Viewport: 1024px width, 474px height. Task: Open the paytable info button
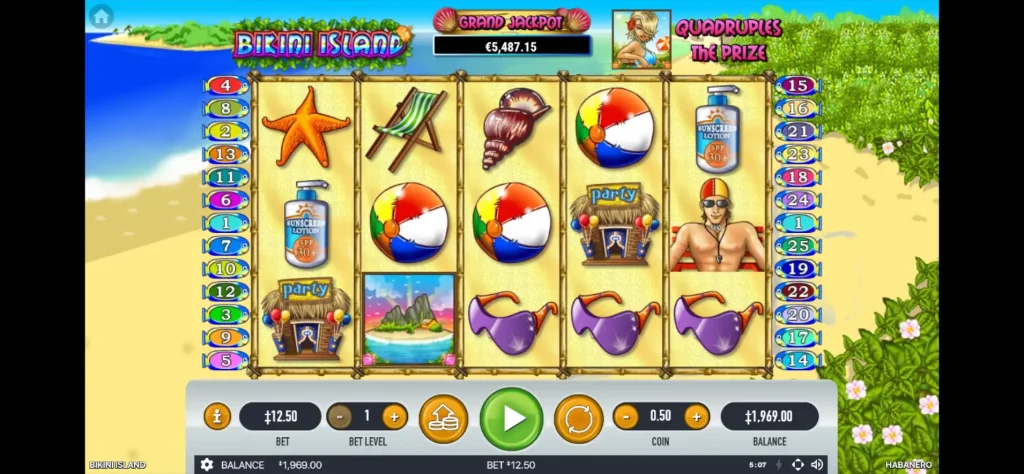click(x=217, y=416)
